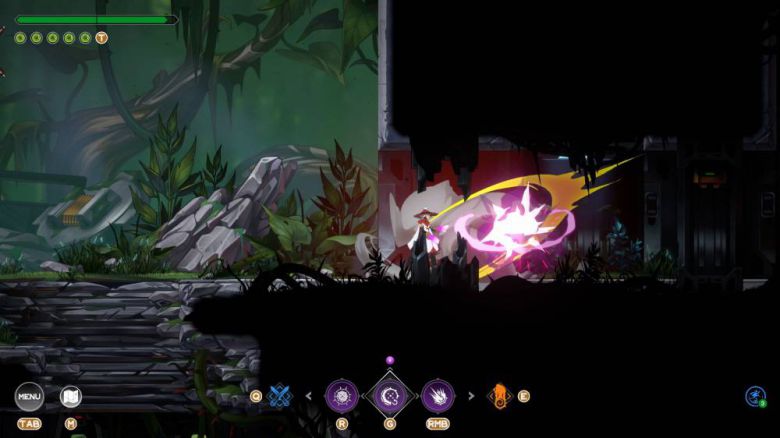Use the orange flame item icon
The width and height of the screenshot is (780, 438).
498,396
